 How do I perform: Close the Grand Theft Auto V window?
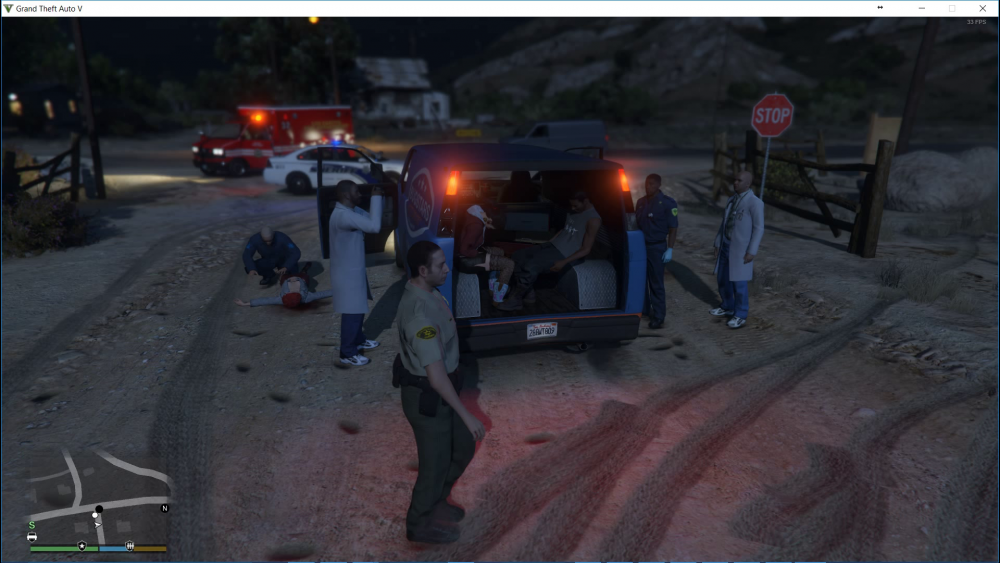point(983,8)
